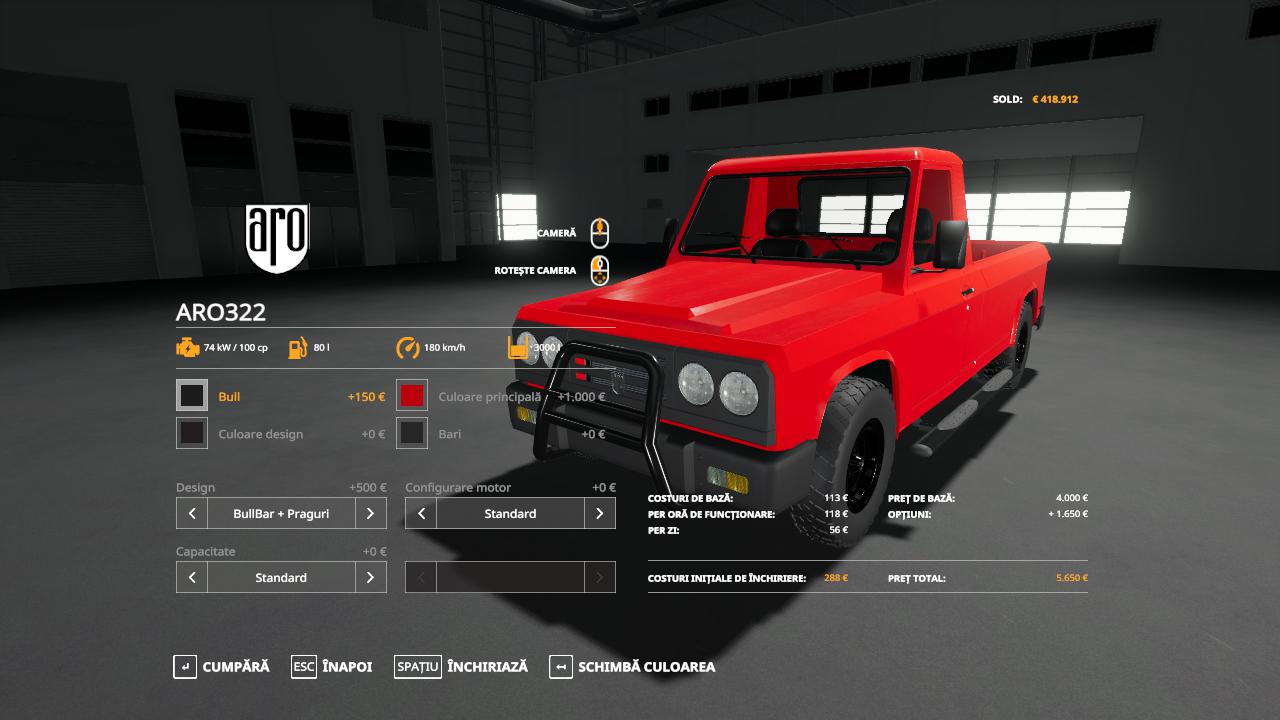Pick the Culoare design swatch

tap(192, 433)
